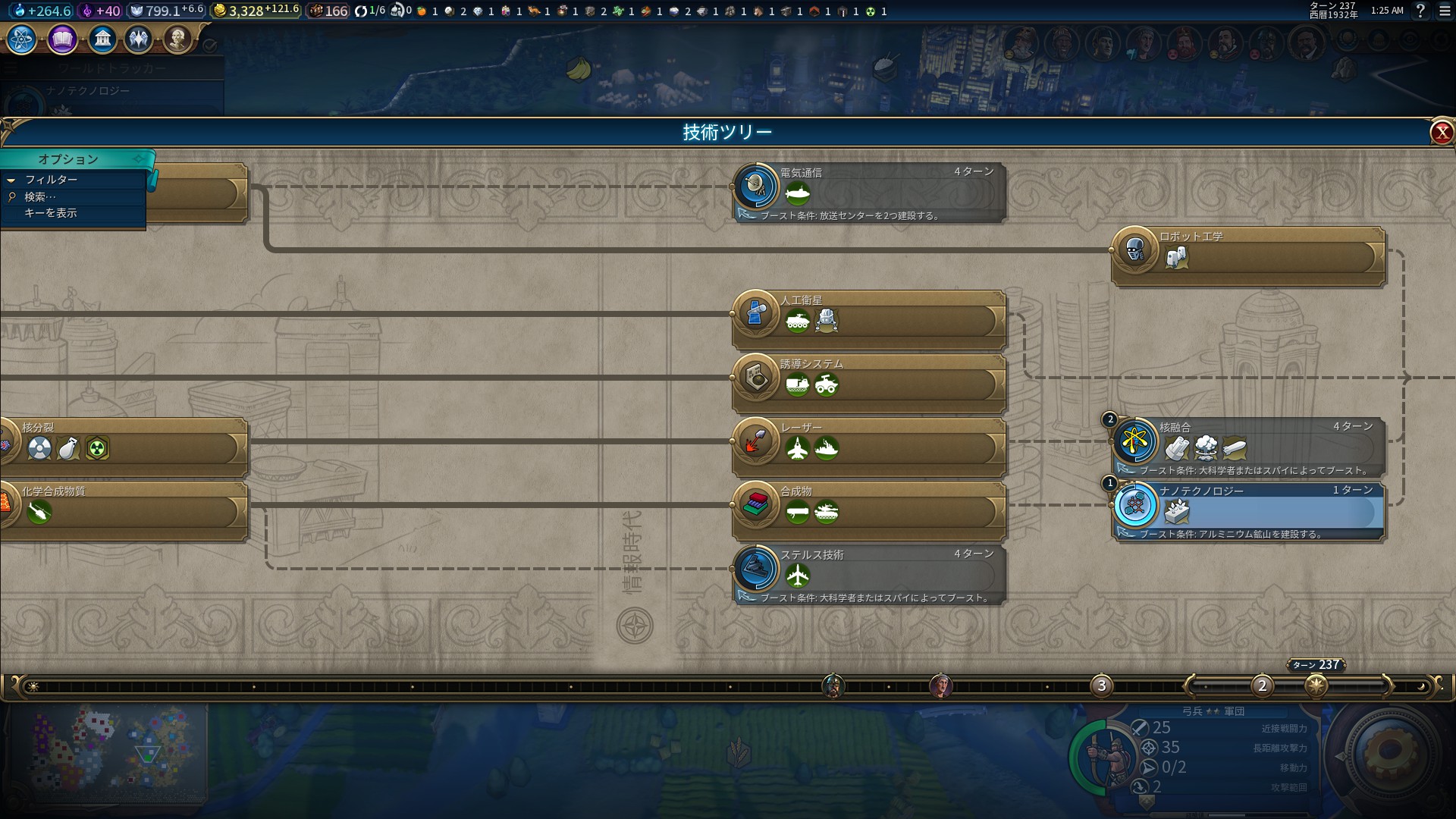Toggle キーを表示 key display
This screenshot has width=1456, height=819.
pos(50,213)
